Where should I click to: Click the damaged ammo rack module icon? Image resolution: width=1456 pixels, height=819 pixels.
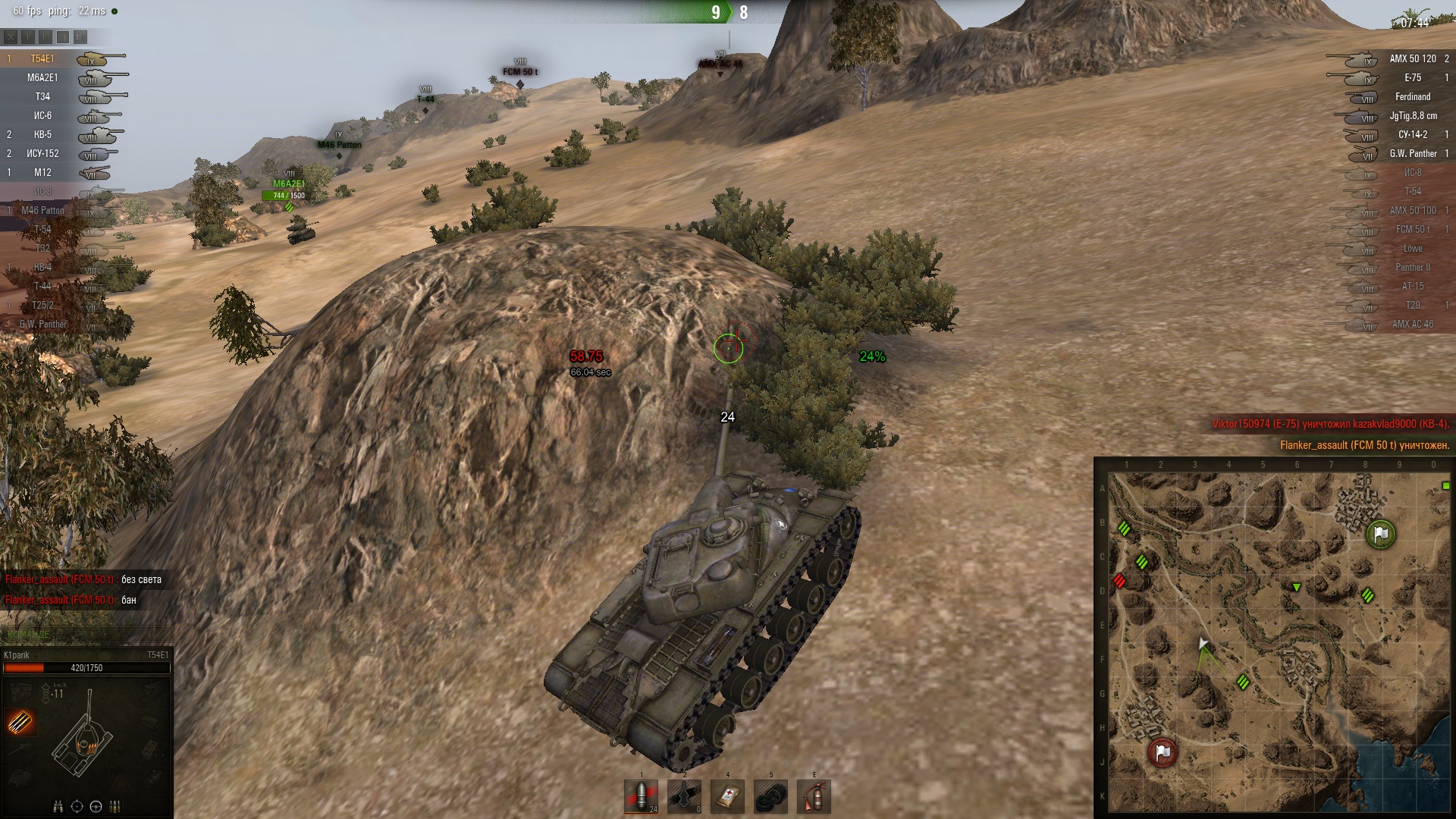(x=20, y=722)
